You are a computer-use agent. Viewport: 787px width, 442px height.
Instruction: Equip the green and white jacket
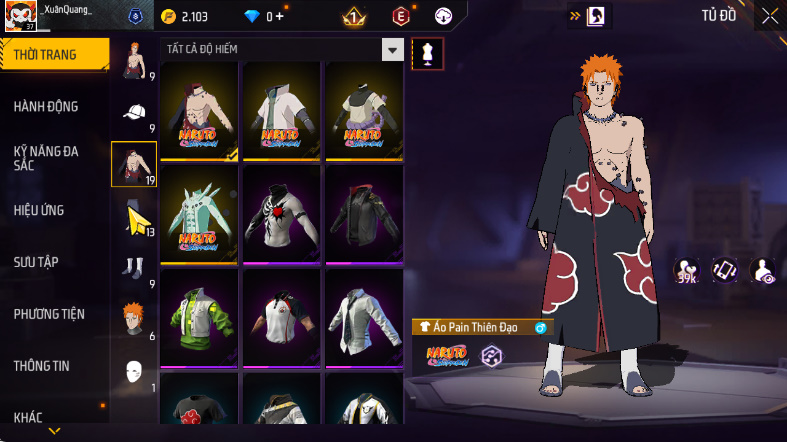point(199,317)
